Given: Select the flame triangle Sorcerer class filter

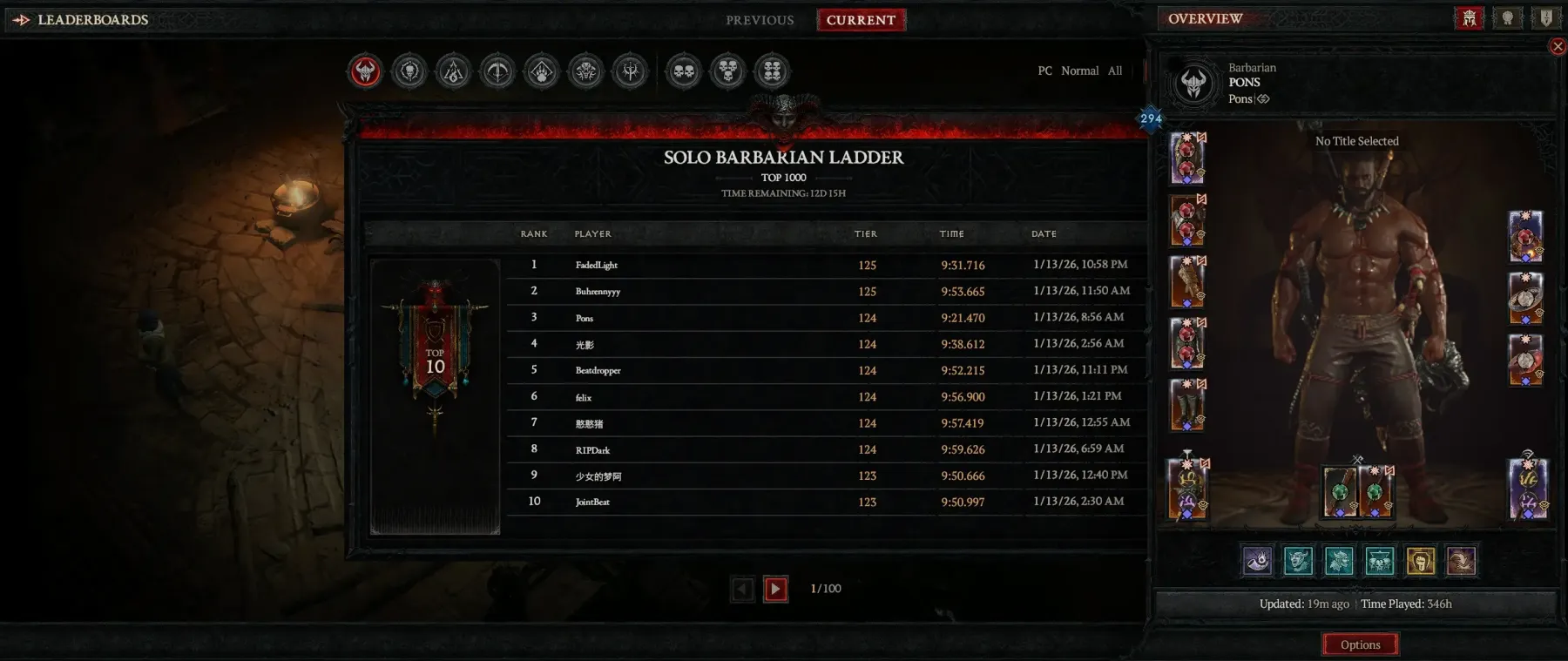Looking at the screenshot, I should point(453,71).
